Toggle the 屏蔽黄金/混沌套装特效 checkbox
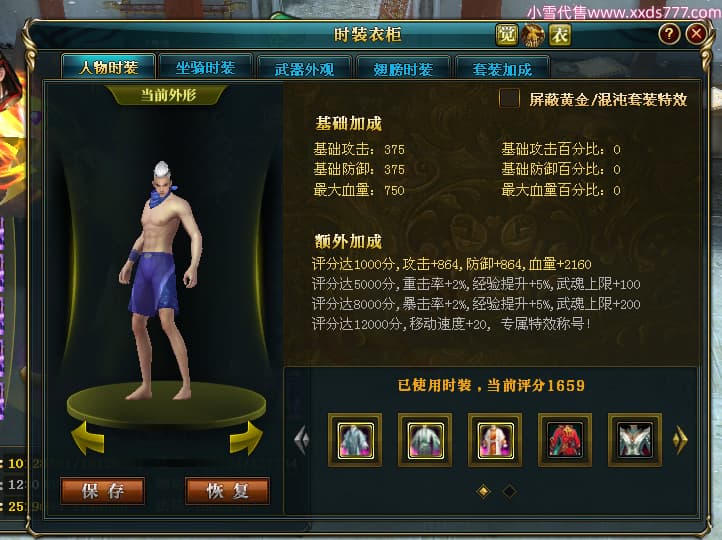 tap(510, 98)
